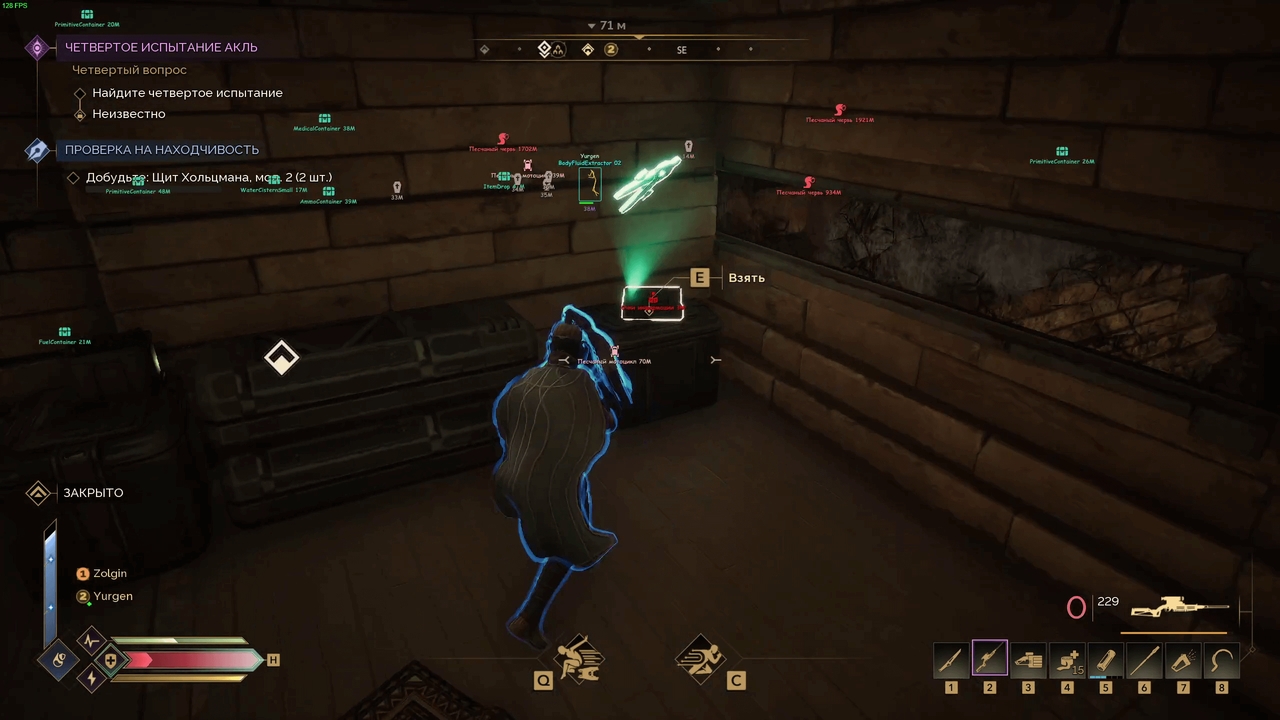1280x720 pixels.
Task: Toggle the 'Неизвестно' objective radio marker
Action: pos(81,113)
